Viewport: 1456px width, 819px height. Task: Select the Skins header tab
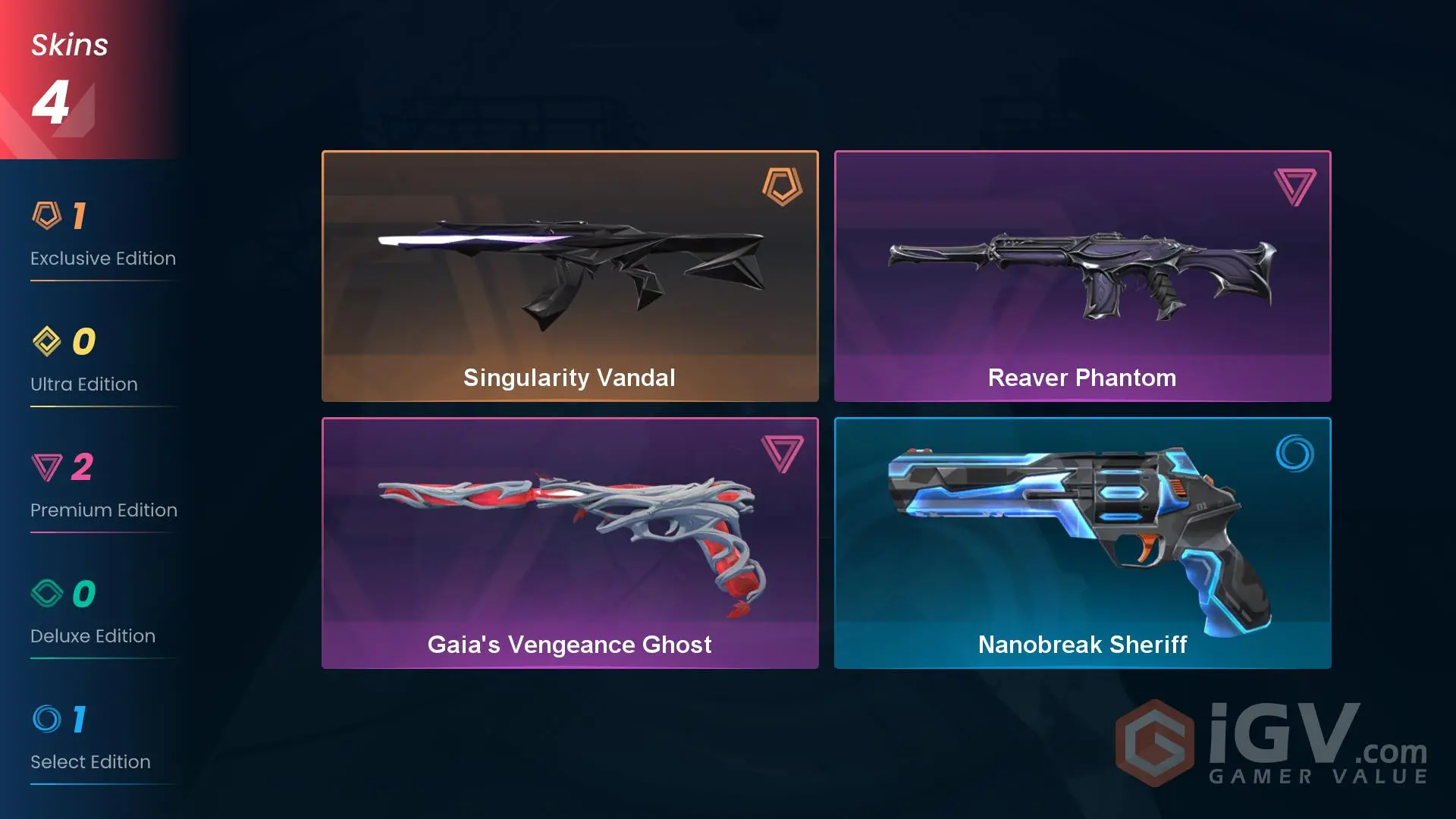69,44
